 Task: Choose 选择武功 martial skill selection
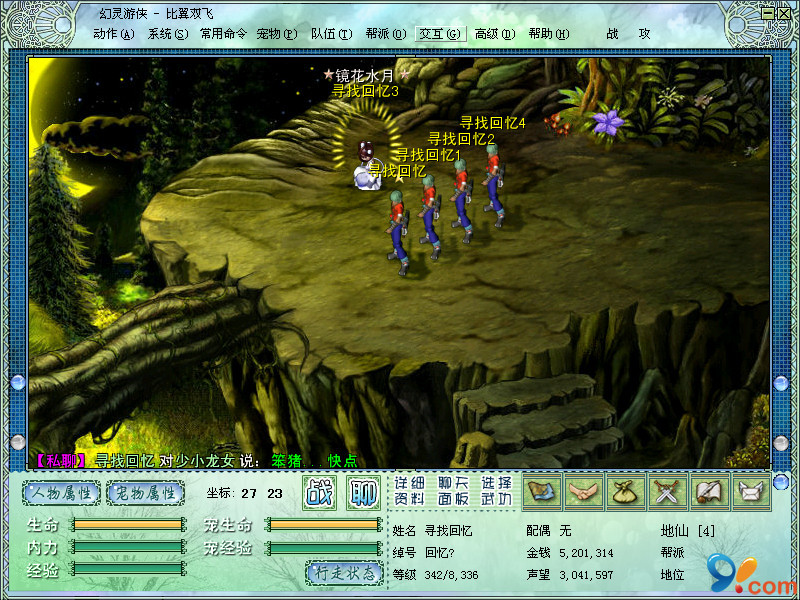496,490
